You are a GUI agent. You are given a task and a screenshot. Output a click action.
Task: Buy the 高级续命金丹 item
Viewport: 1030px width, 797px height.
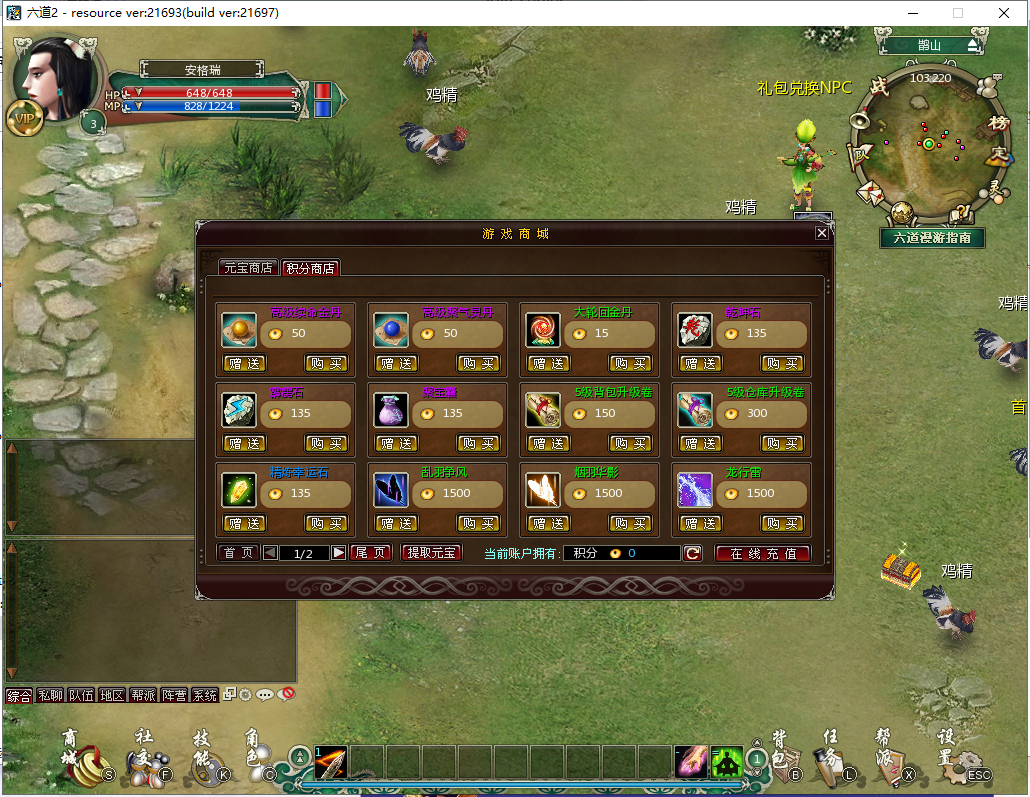point(326,363)
